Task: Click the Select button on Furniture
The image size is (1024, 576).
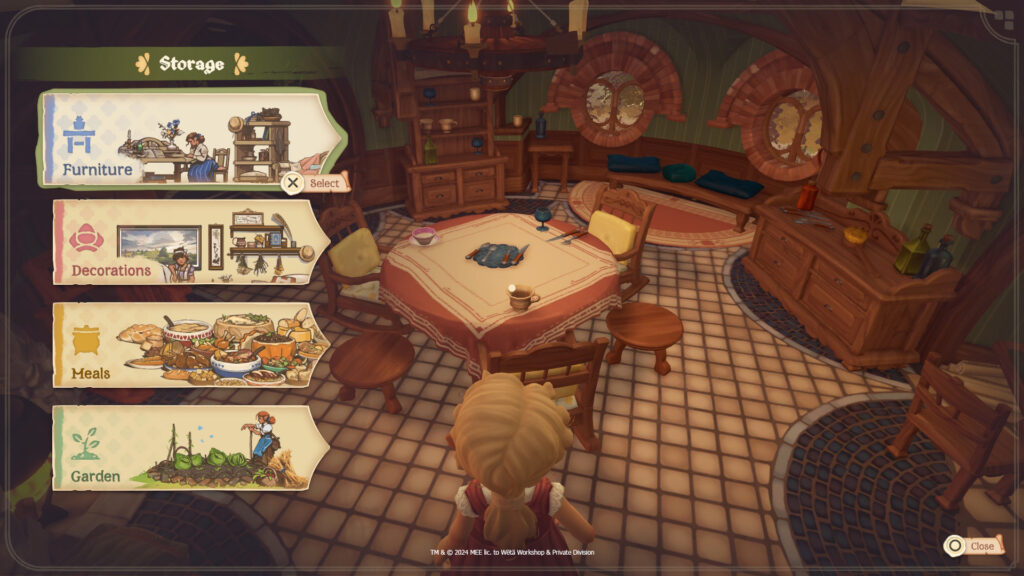Action: click(x=315, y=183)
